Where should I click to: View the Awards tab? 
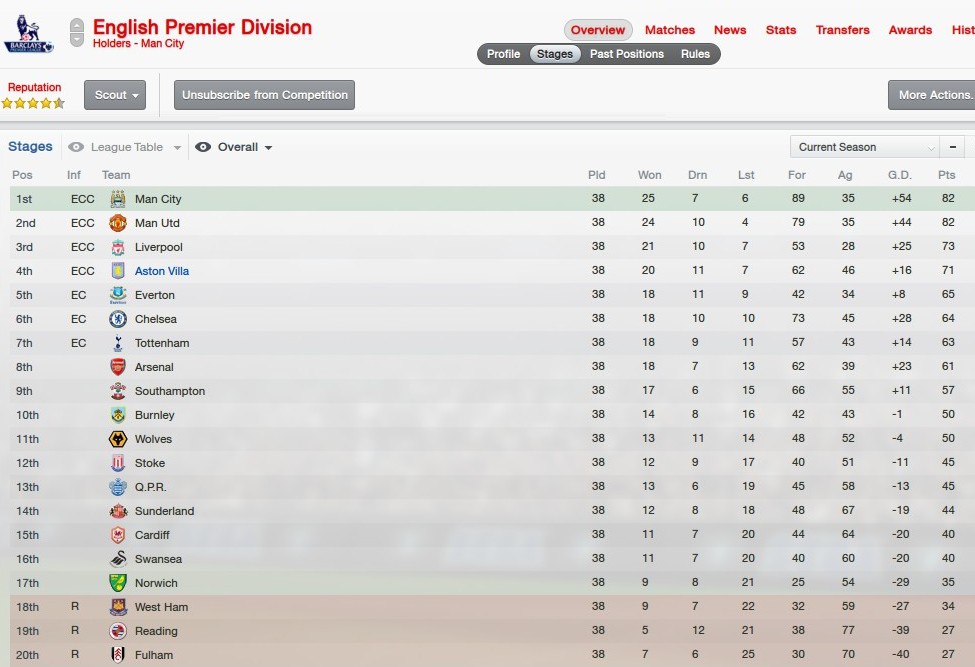pyautogui.click(x=910, y=30)
